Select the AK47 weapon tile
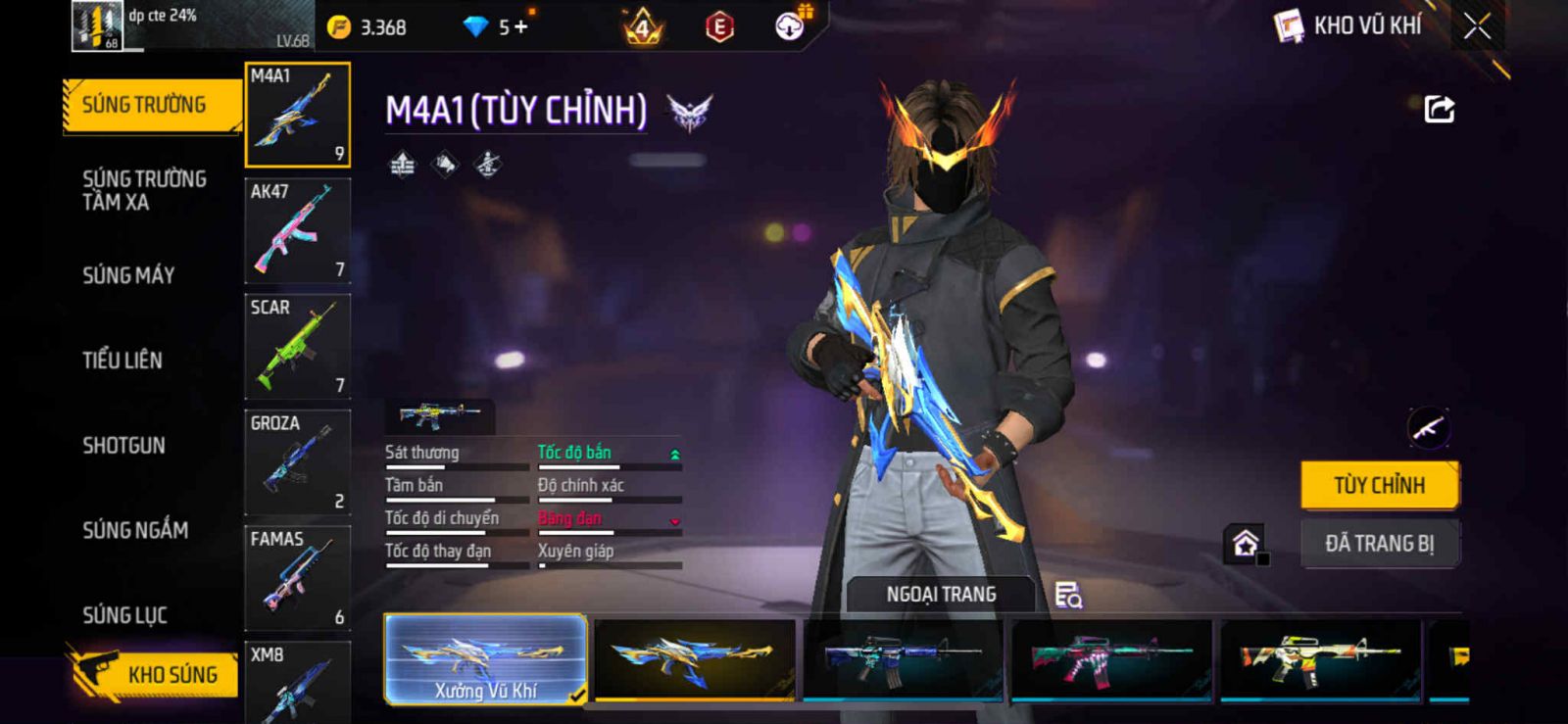Viewport: 1568px width, 724px height. pyautogui.click(x=297, y=231)
